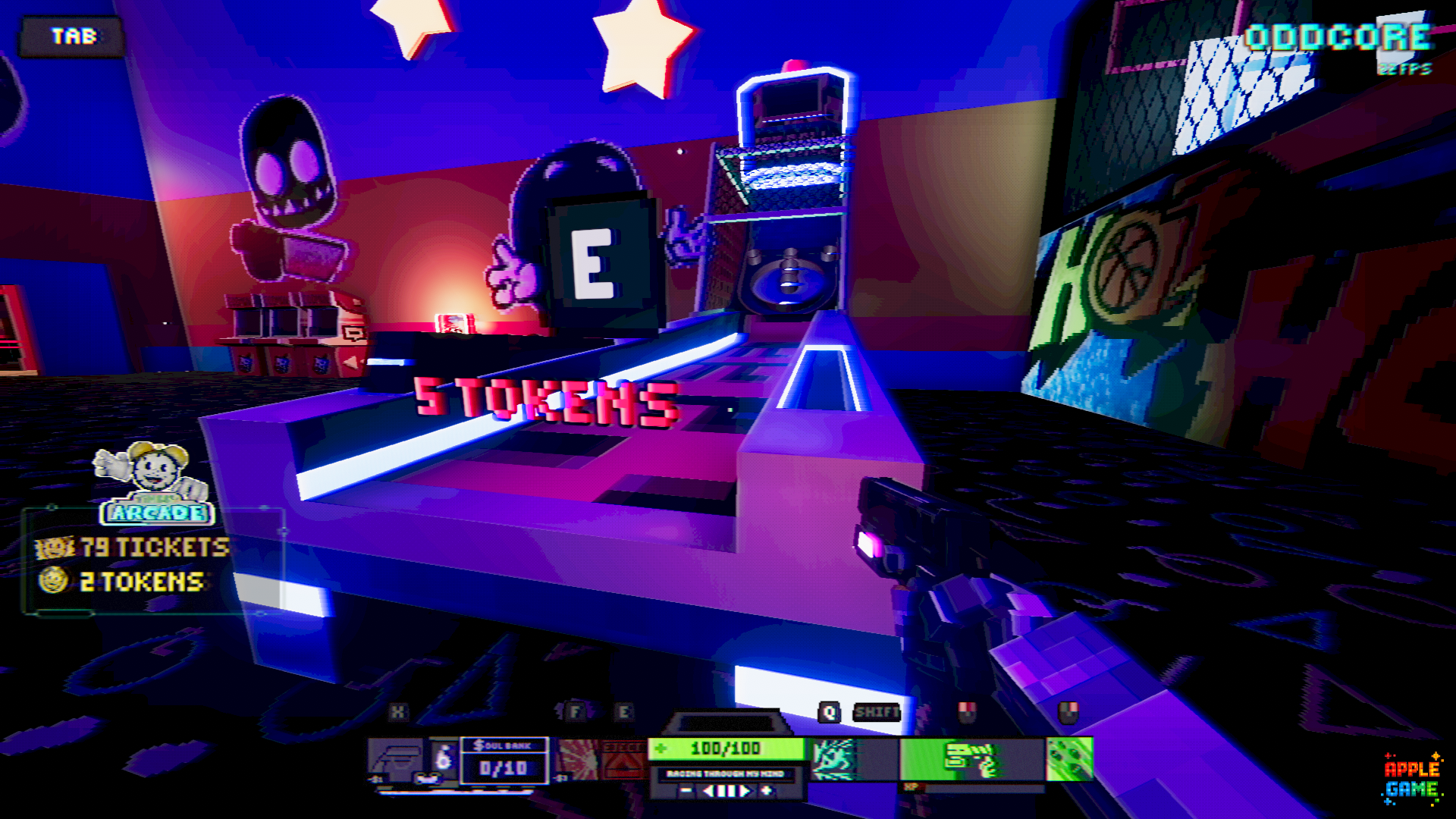This screenshot has height=819, width=1456.
Task: Skip to the next music track
Action: [746, 791]
